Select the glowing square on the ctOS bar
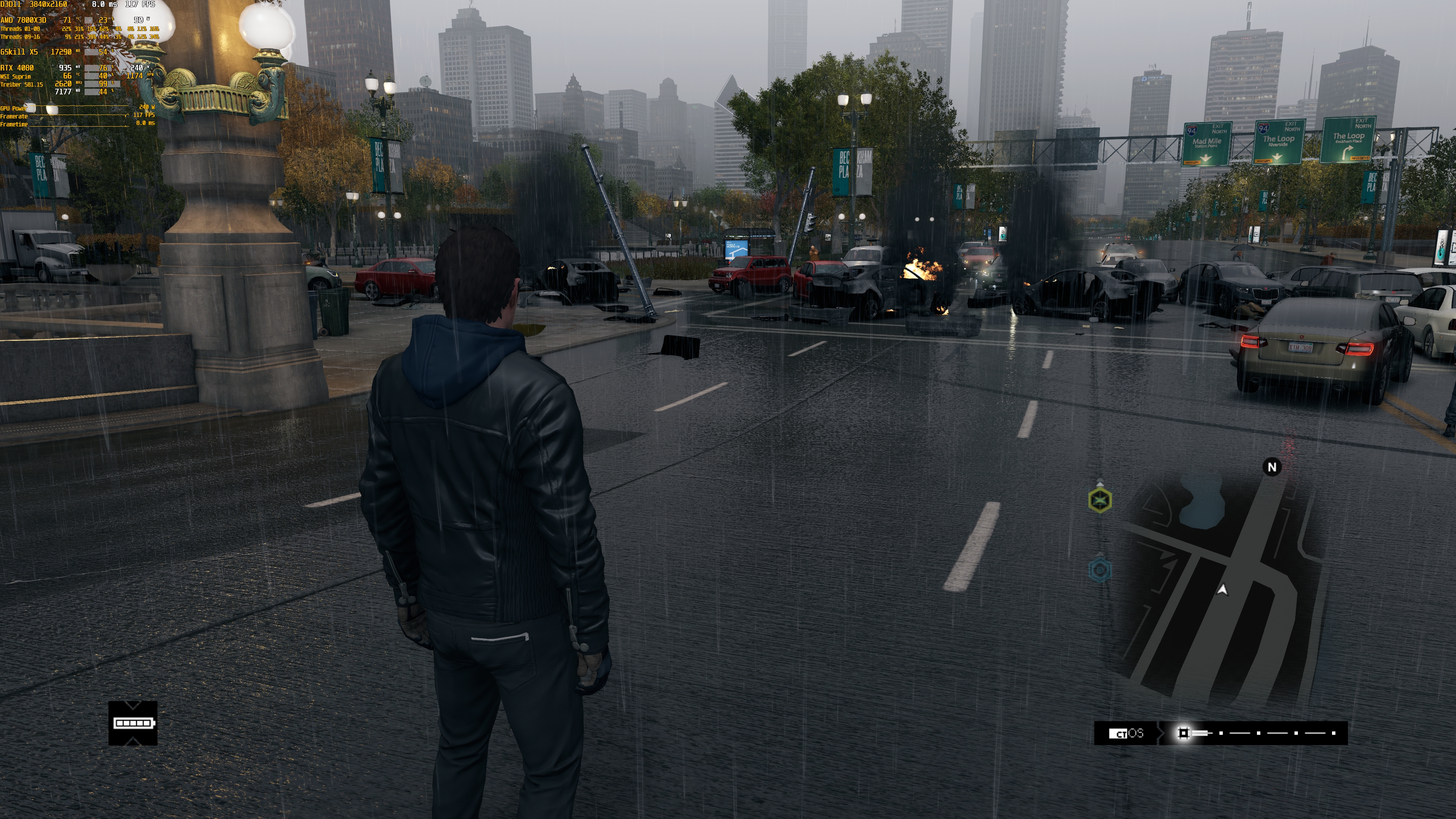Viewport: 1456px width, 819px height. (x=1183, y=733)
